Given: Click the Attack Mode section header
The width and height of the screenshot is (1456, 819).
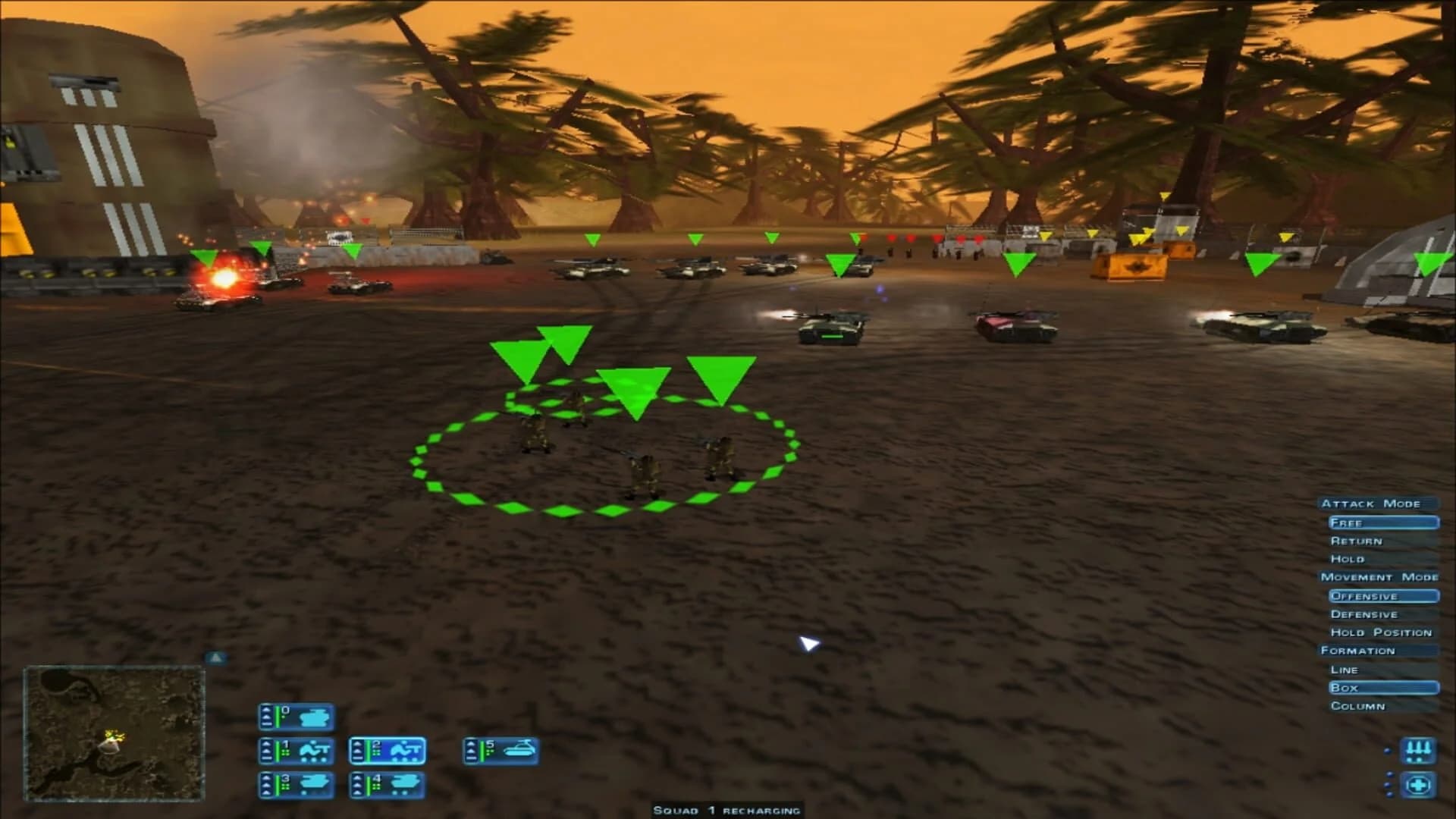Looking at the screenshot, I should [1373, 503].
